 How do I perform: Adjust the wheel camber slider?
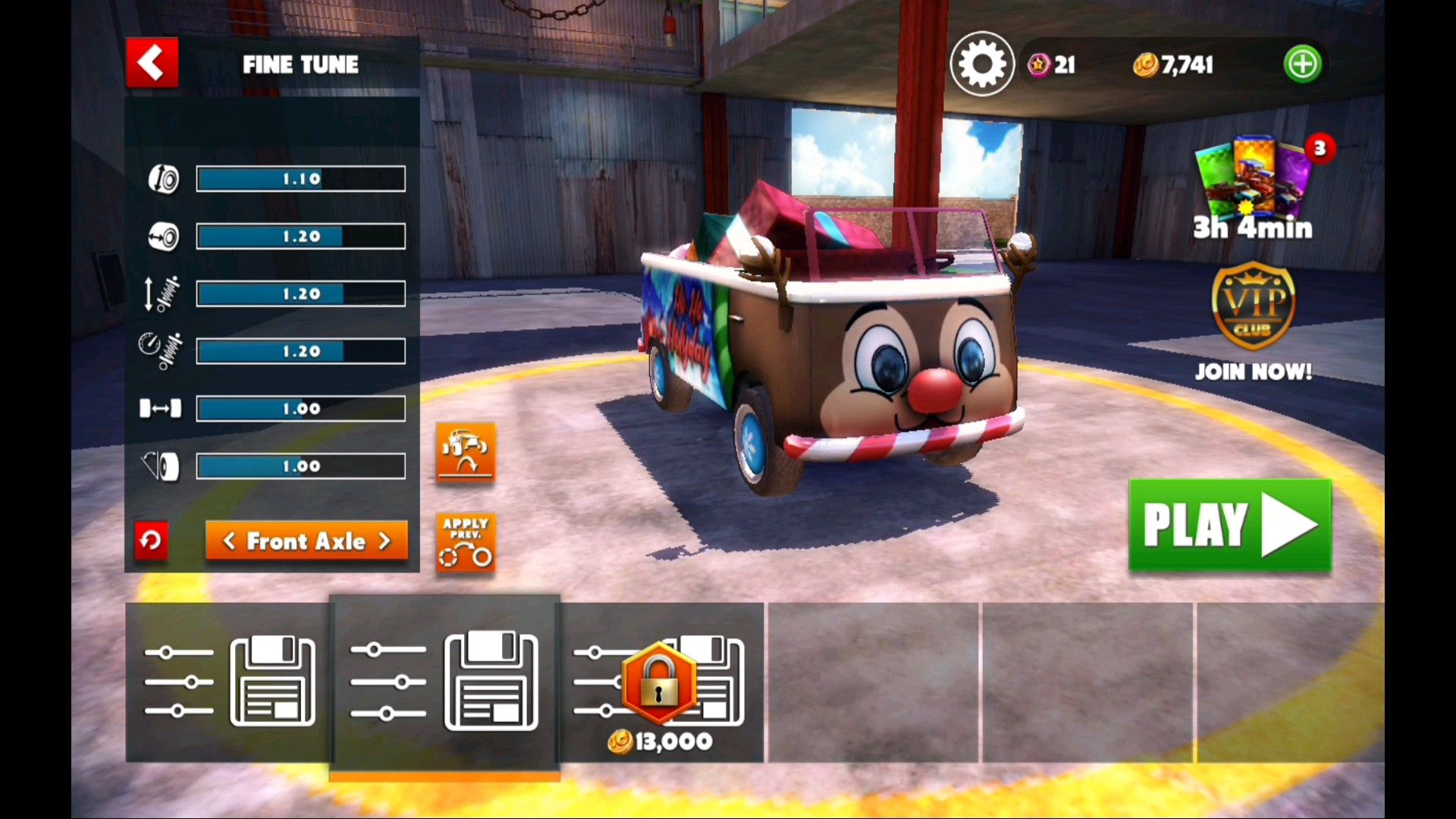click(300, 466)
